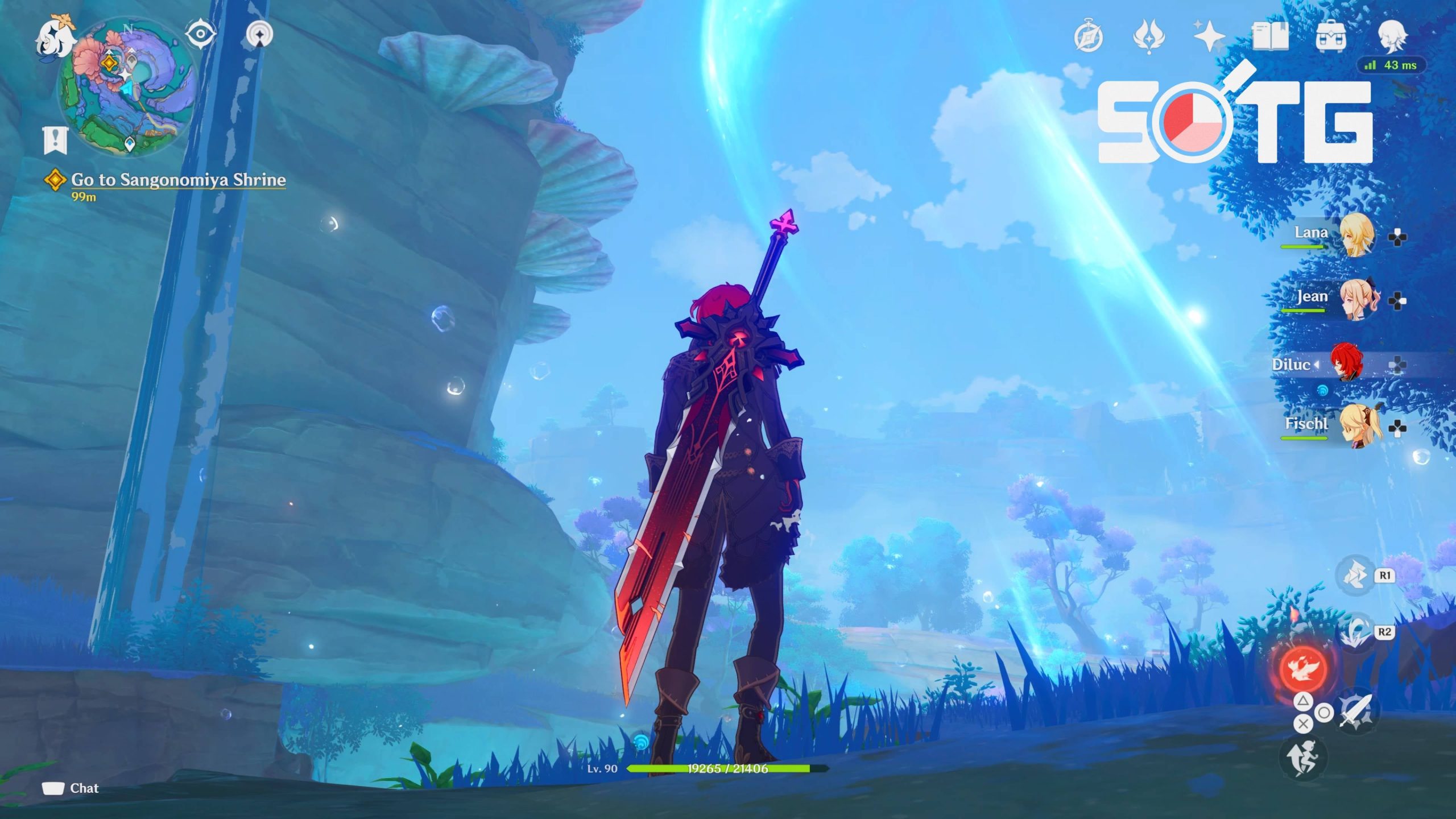Toggle Elemental Sight eye icon
This screenshot has width=1456, height=819.
200,35
